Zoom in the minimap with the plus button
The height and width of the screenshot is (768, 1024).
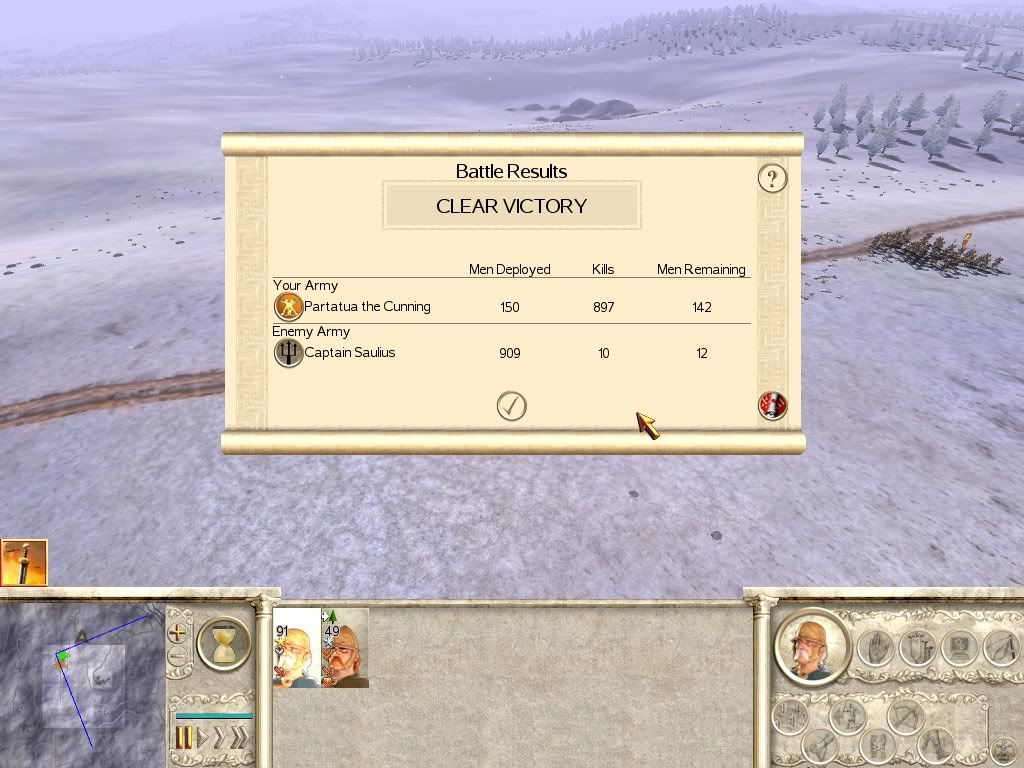178,632
